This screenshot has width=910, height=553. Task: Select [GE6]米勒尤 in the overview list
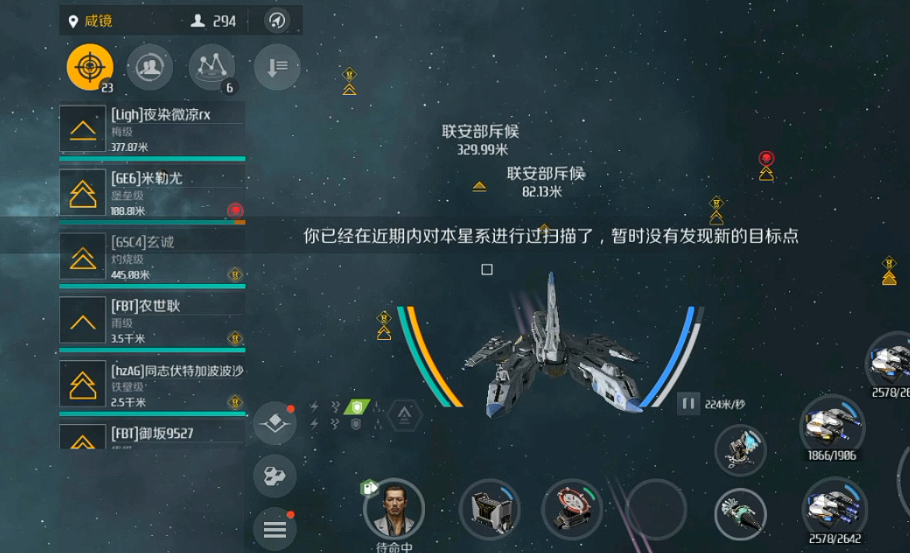(152, 194)
